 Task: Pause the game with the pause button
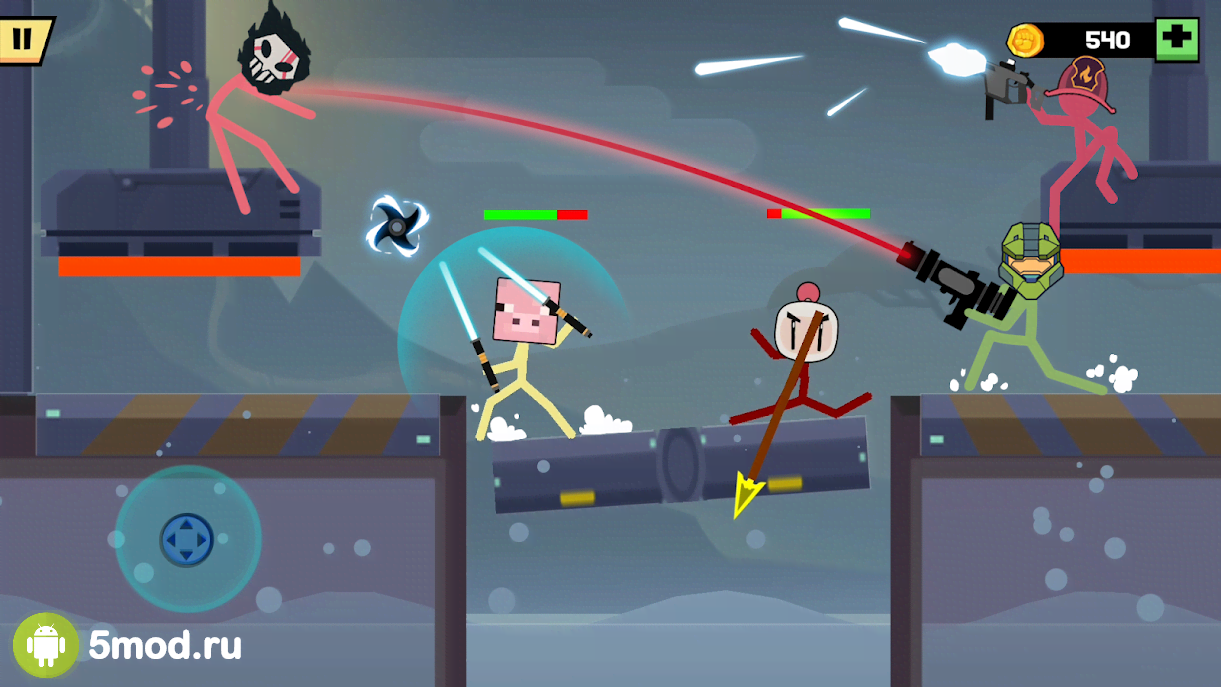[x=22, y=40]
